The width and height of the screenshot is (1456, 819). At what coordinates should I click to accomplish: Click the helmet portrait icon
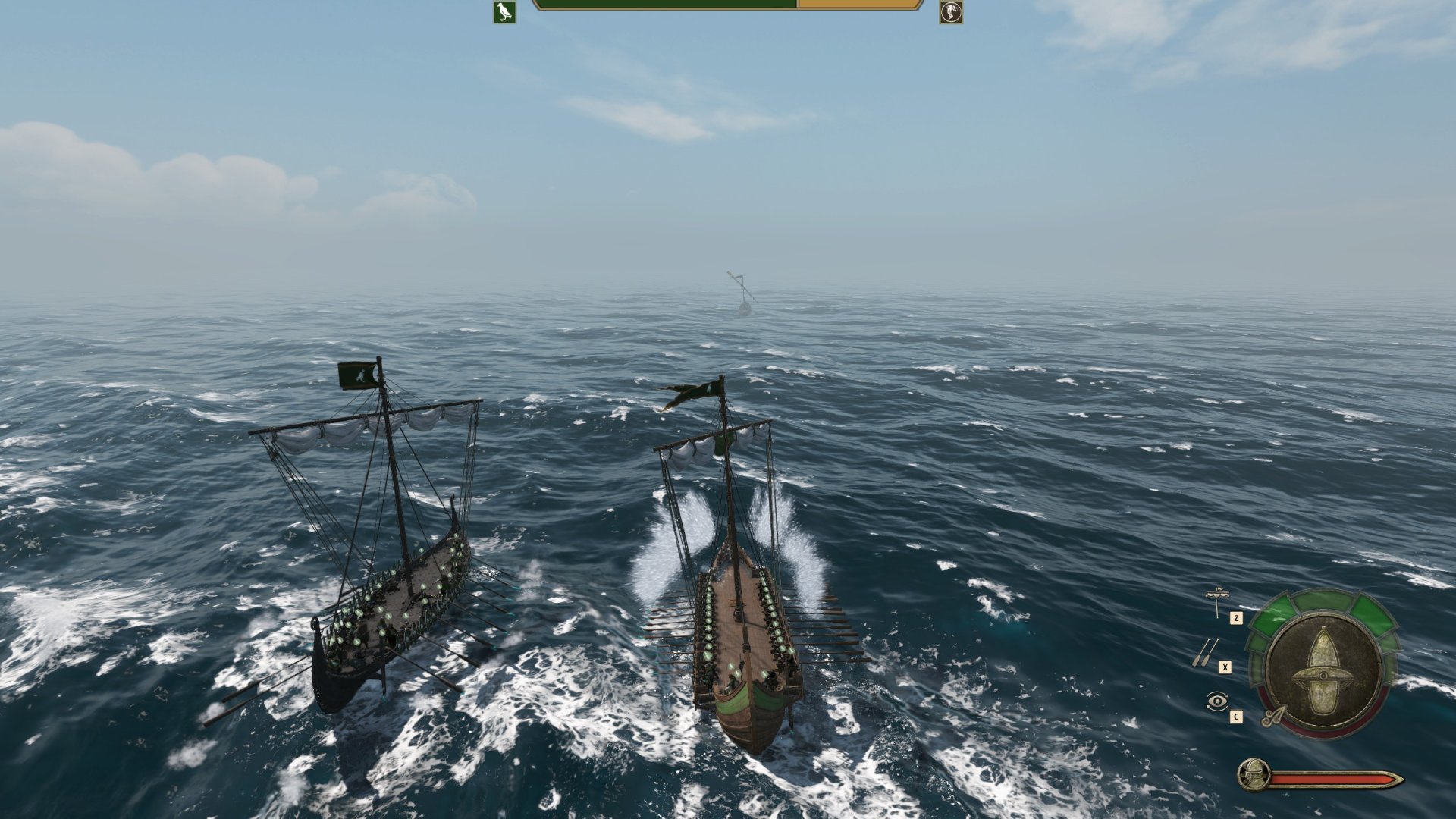click(x=1253, y=775)
